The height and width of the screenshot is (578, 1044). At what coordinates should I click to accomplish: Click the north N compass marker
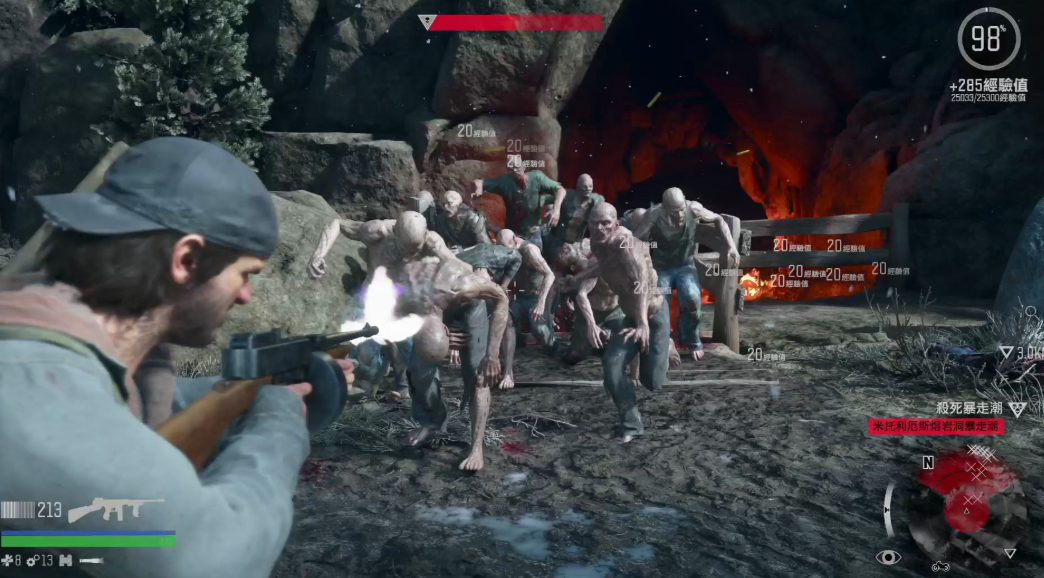(928, 463)
